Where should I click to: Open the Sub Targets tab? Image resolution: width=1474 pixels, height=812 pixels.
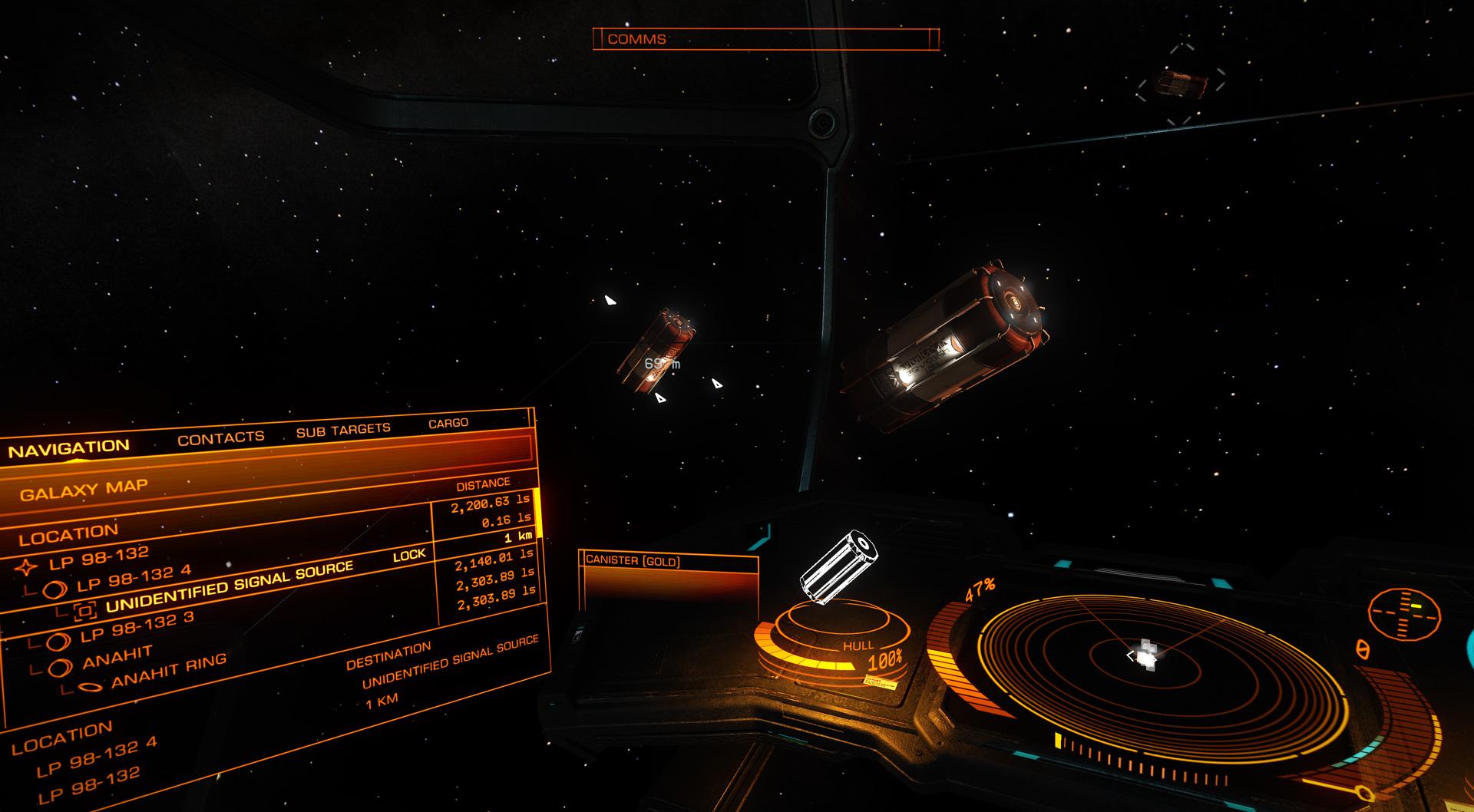(x=343, y=431)
